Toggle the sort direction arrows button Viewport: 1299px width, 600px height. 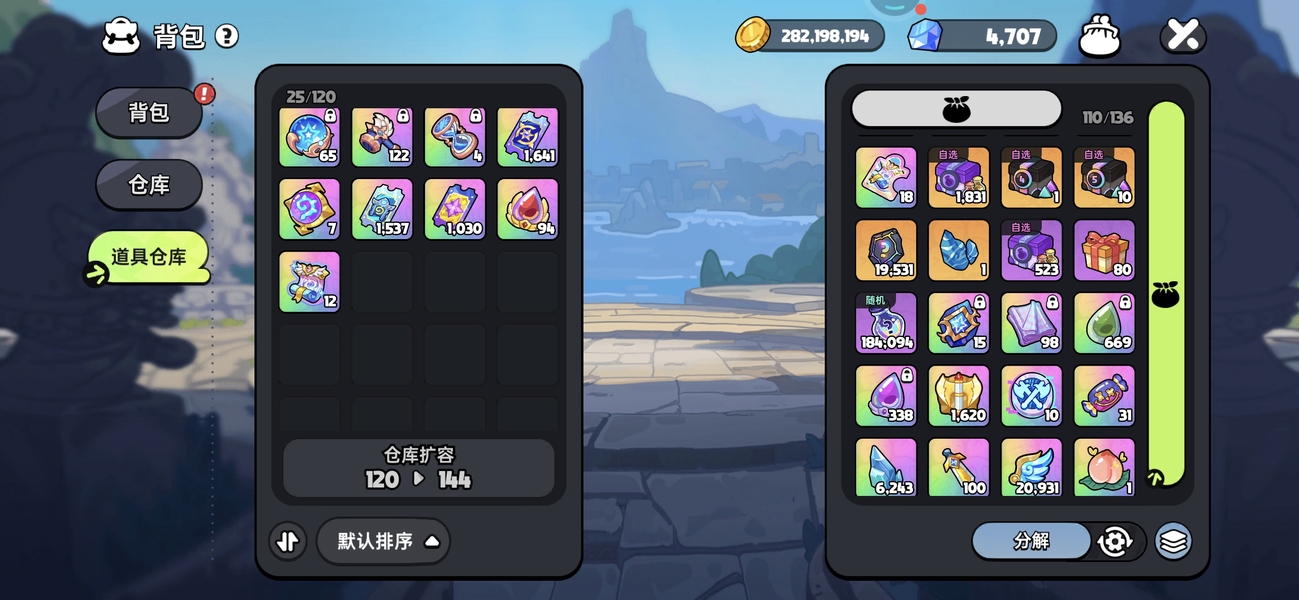pos(288,541)
